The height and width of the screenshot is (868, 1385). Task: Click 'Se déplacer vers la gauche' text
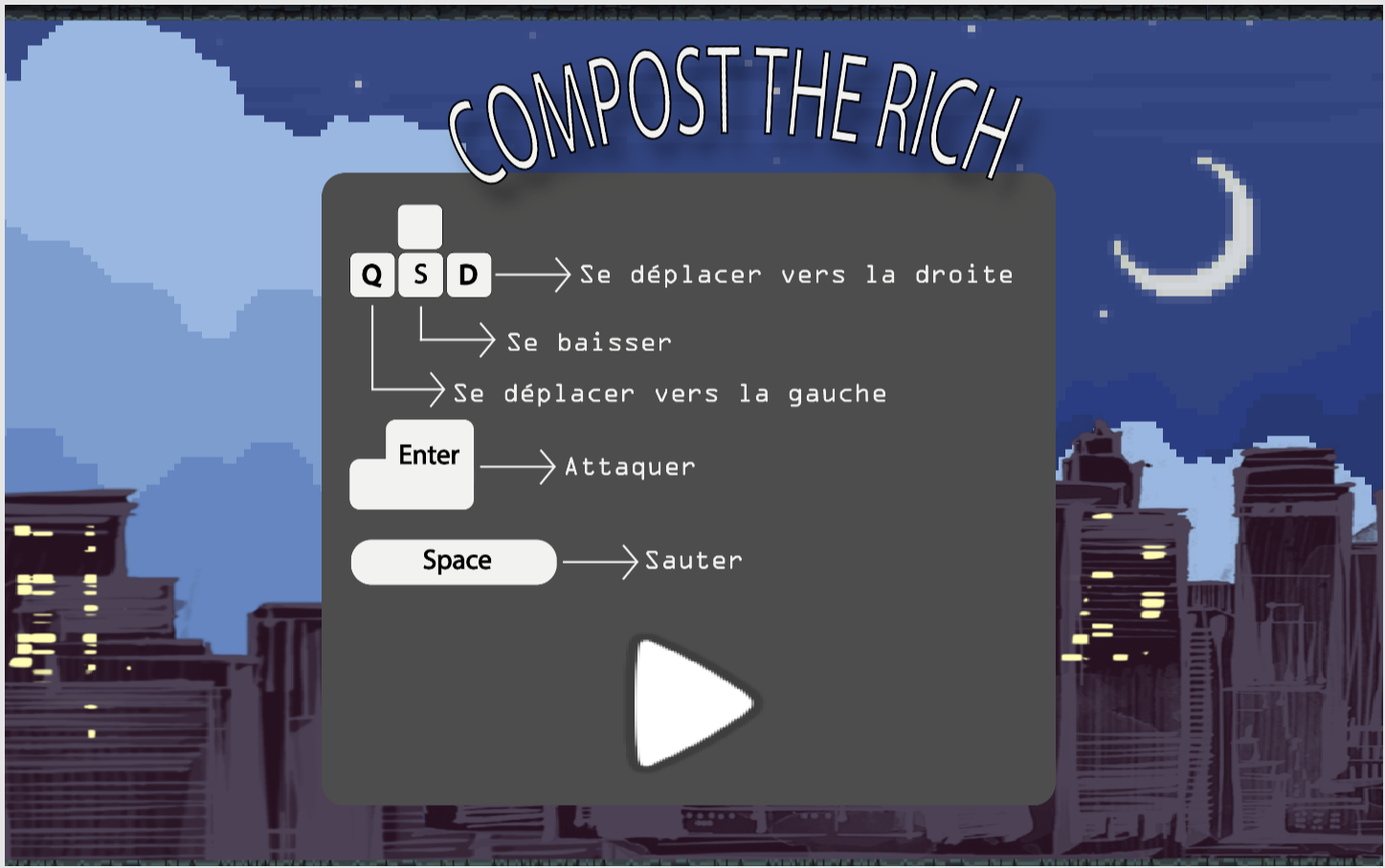pyautogui.click(x=670, y=392)
